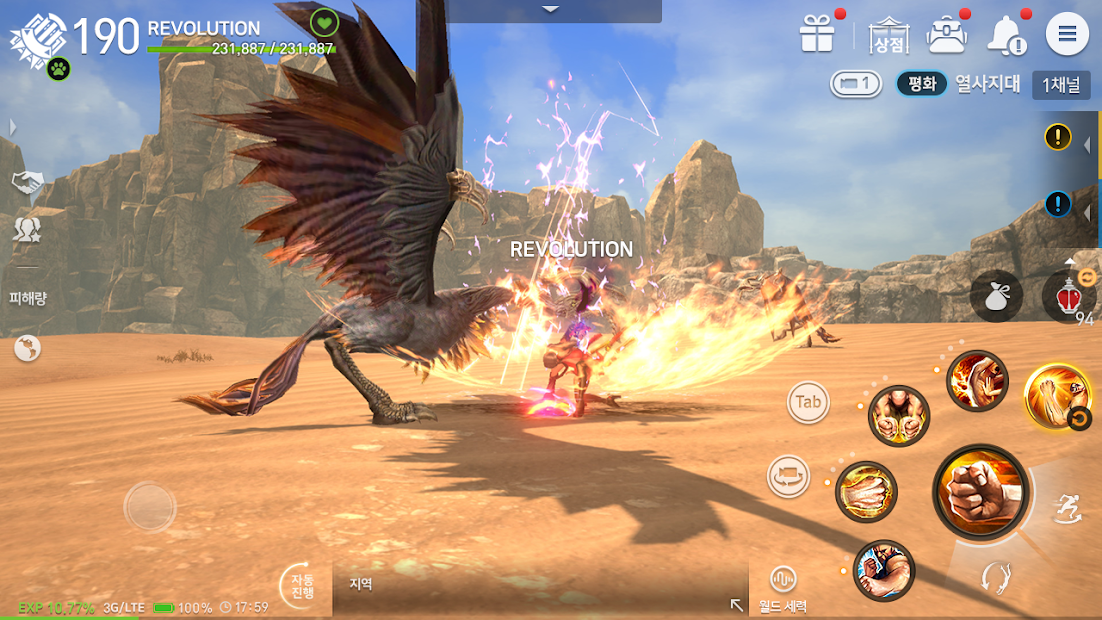Open the 1채널 channel selector

click(x=1061, y=85)
